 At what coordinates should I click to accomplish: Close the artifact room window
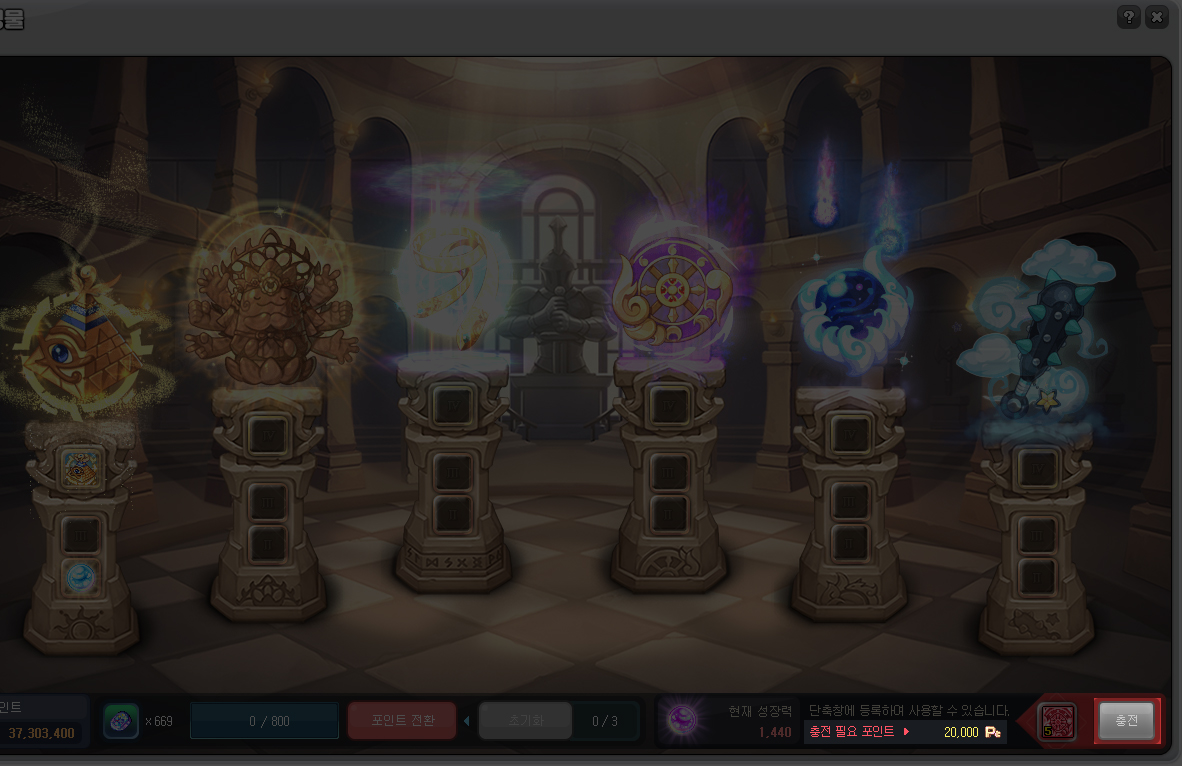(1157, 17)
